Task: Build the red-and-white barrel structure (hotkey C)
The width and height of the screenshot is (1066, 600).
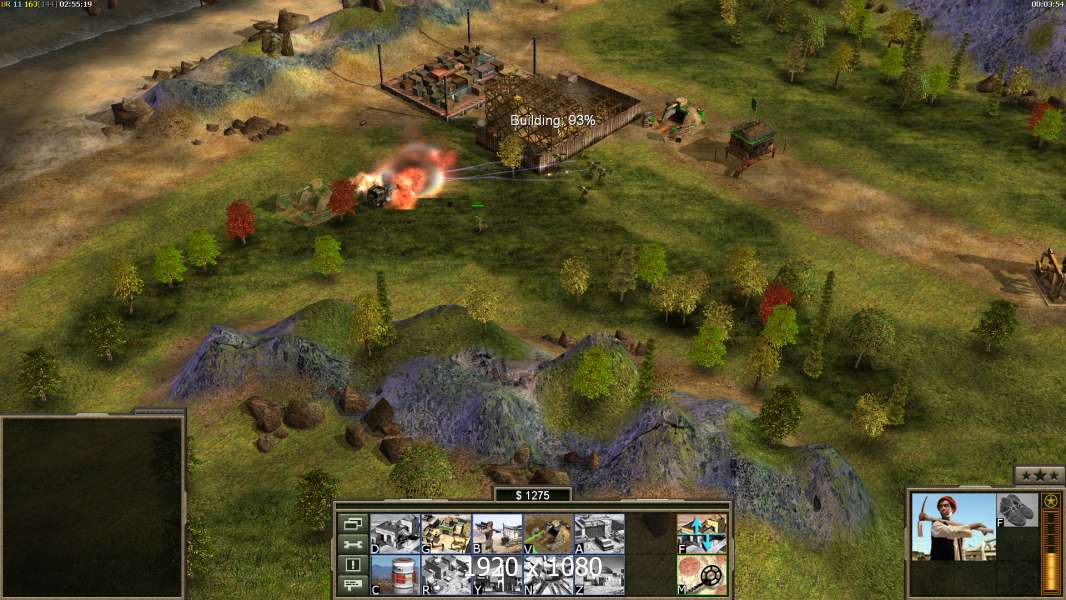Action: 395,575
